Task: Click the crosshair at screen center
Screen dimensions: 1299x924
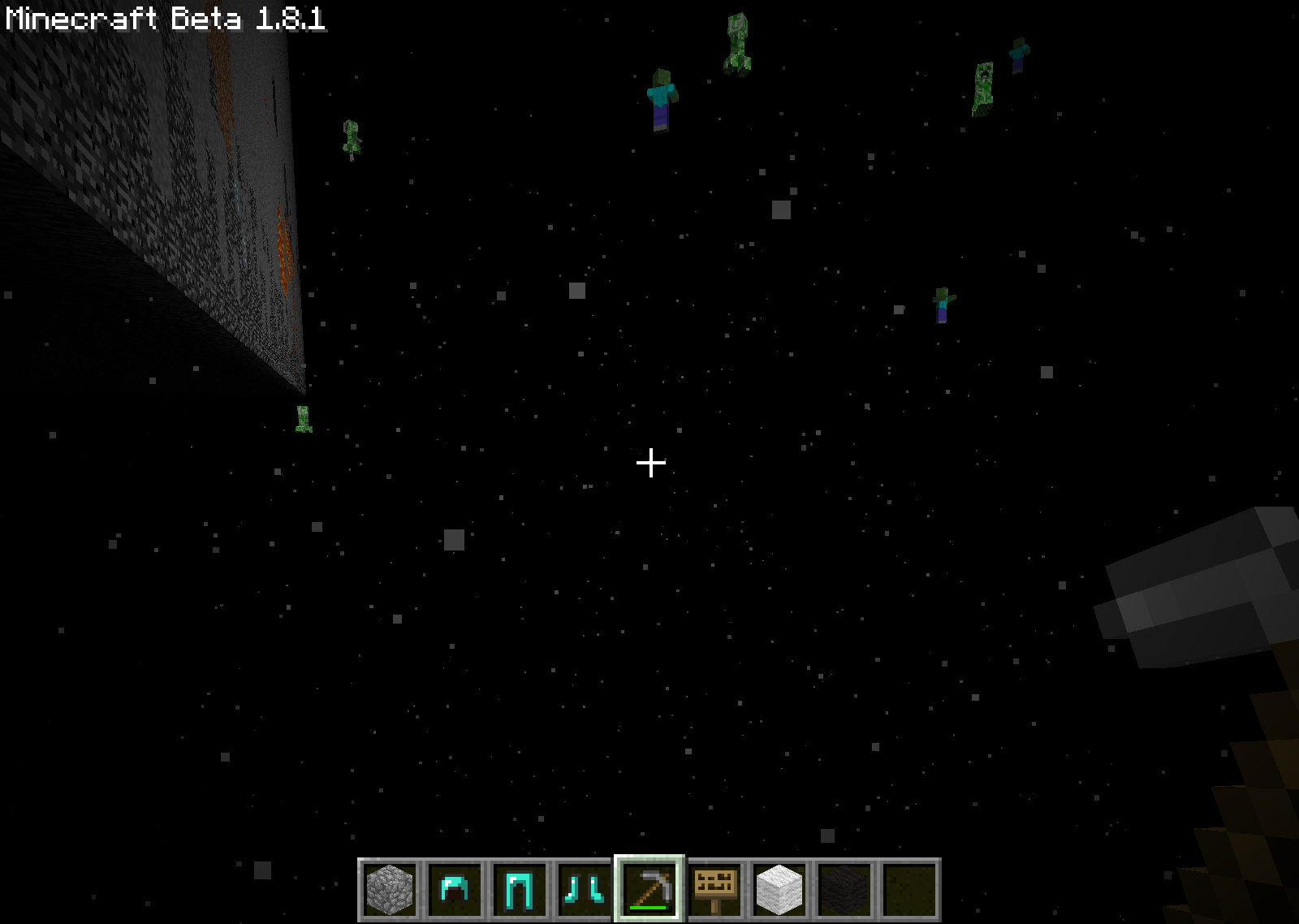Action: pyautogui.click(x=649, y=462)
